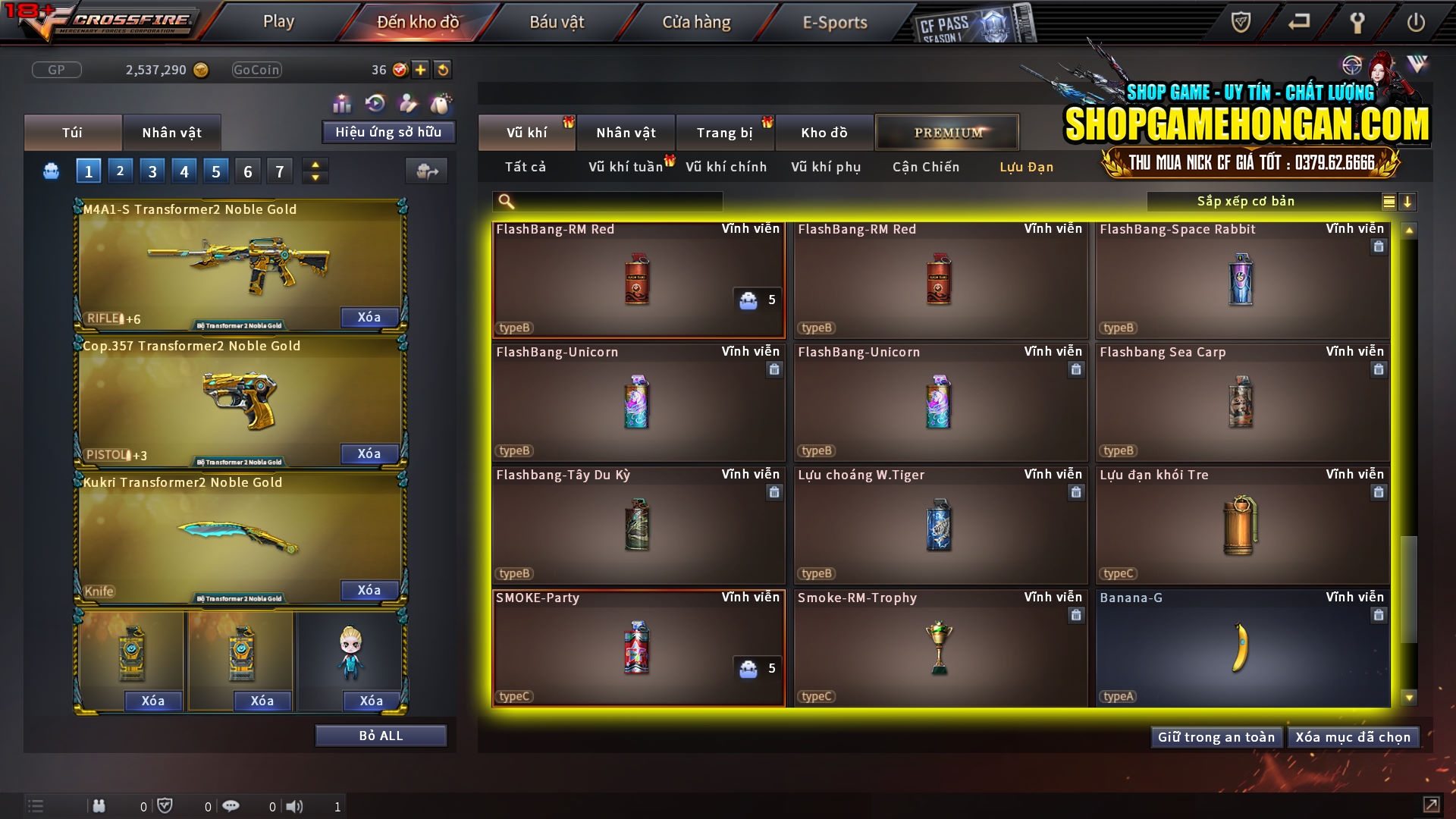This screenshot has height=819, width=1456.
Task: Click Xóa mục đã chọn to delete selected items
Action: (x=1353, y=736)
